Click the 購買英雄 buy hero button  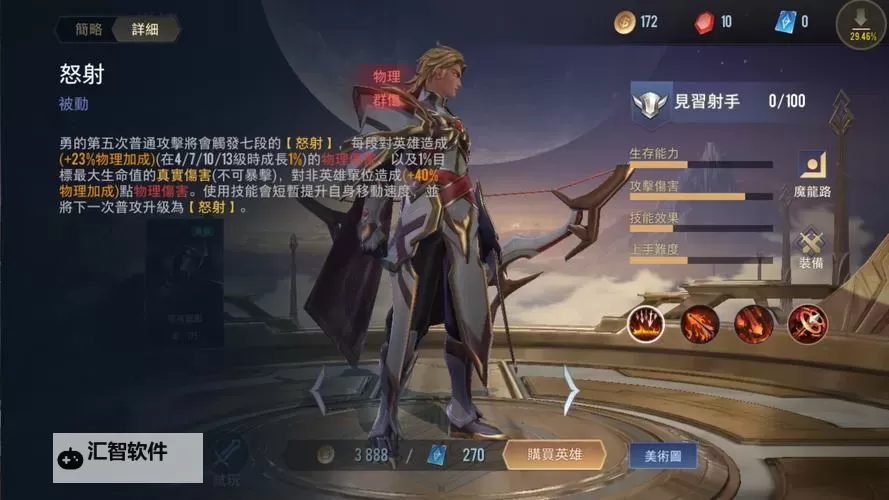(554, 455)
